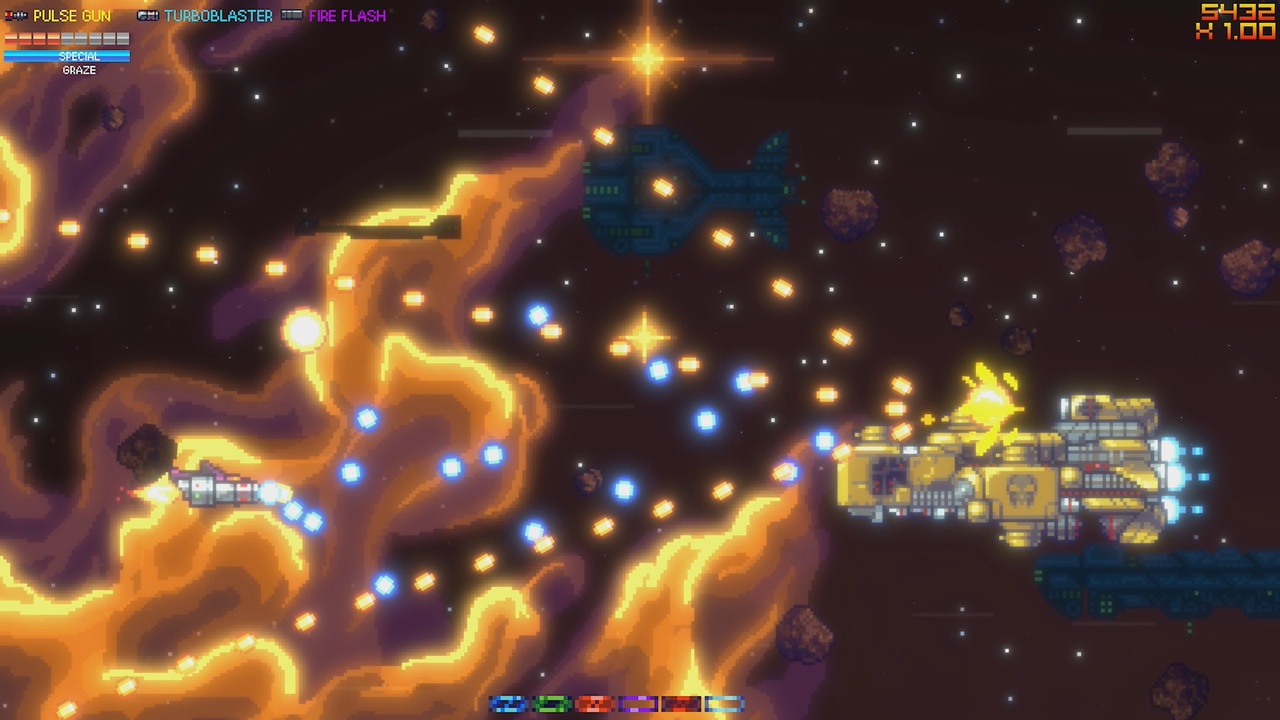Image resolution: width=1280 pixels, height=720 pixels.
Task: Click the crimson ship slot at screen bottom
Action: 681,704
